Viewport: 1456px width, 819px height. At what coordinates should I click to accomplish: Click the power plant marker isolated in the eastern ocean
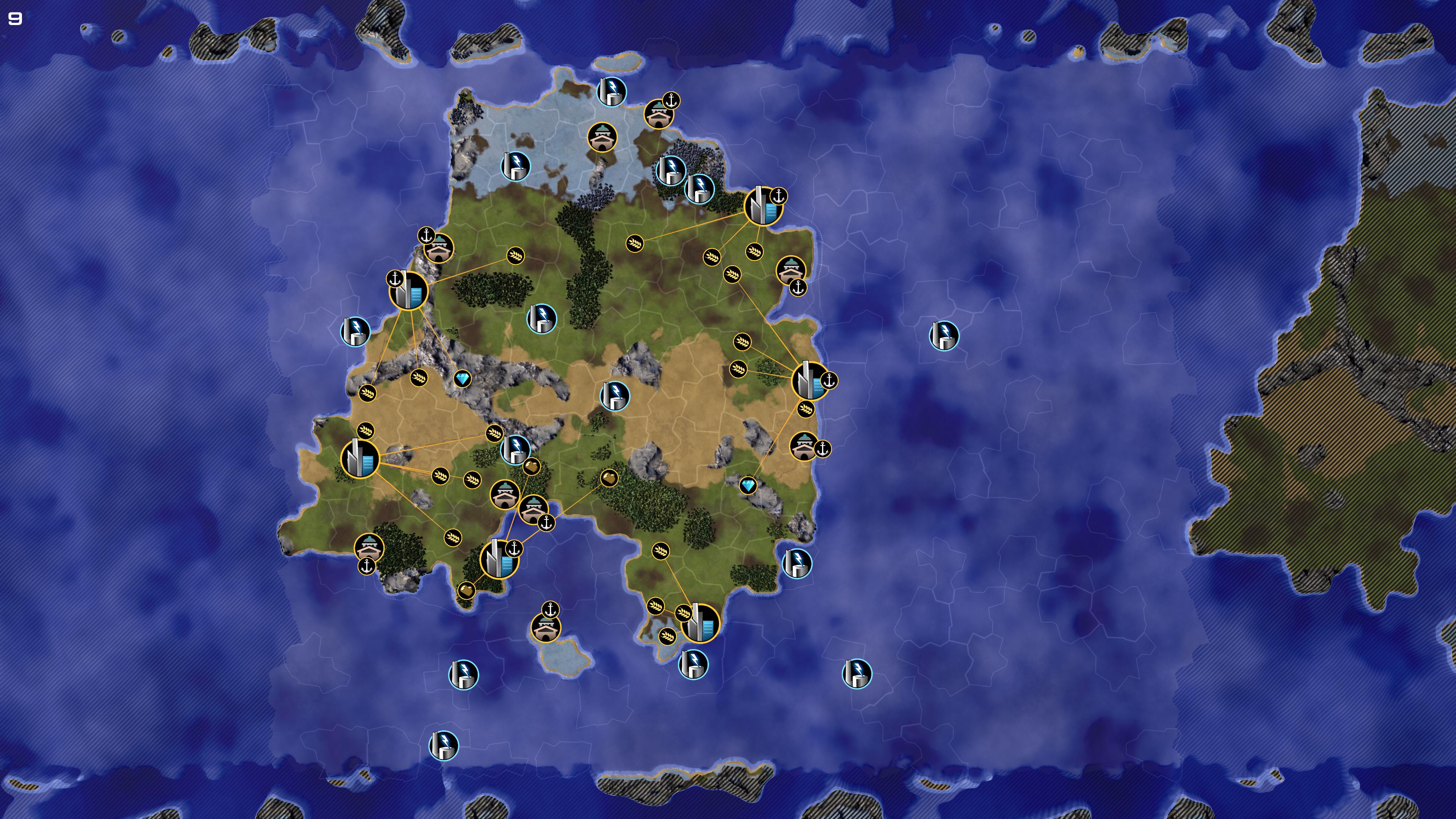tap(943, 336)
